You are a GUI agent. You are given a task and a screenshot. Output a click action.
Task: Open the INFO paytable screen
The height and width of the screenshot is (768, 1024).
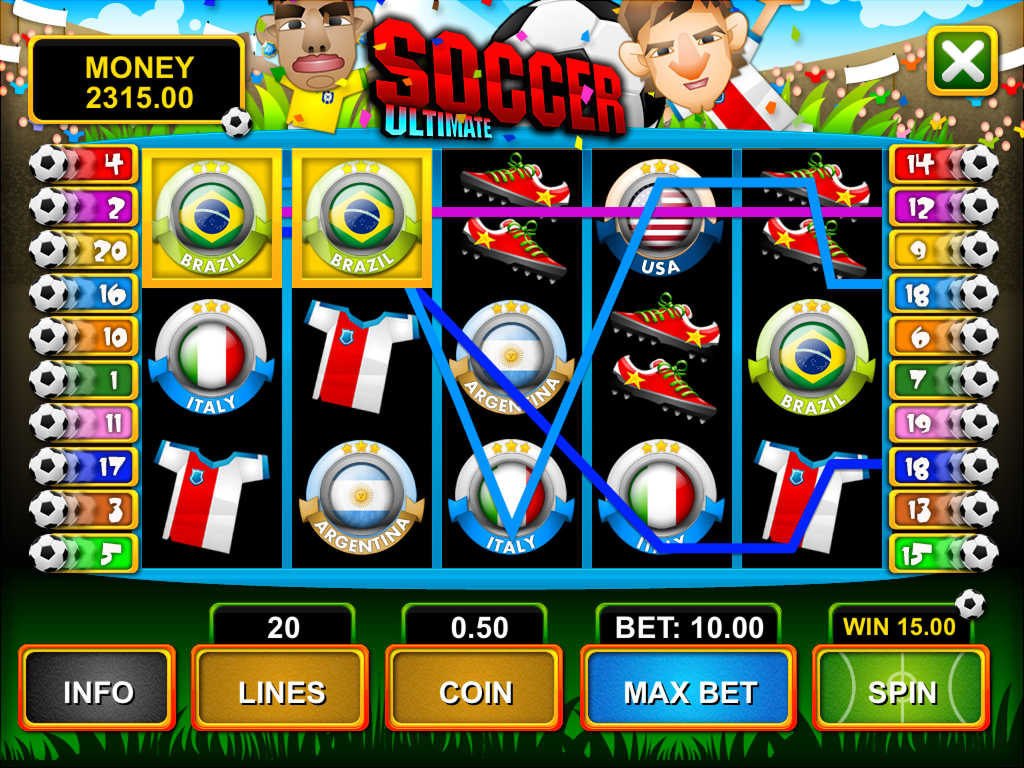coord(97,690)
